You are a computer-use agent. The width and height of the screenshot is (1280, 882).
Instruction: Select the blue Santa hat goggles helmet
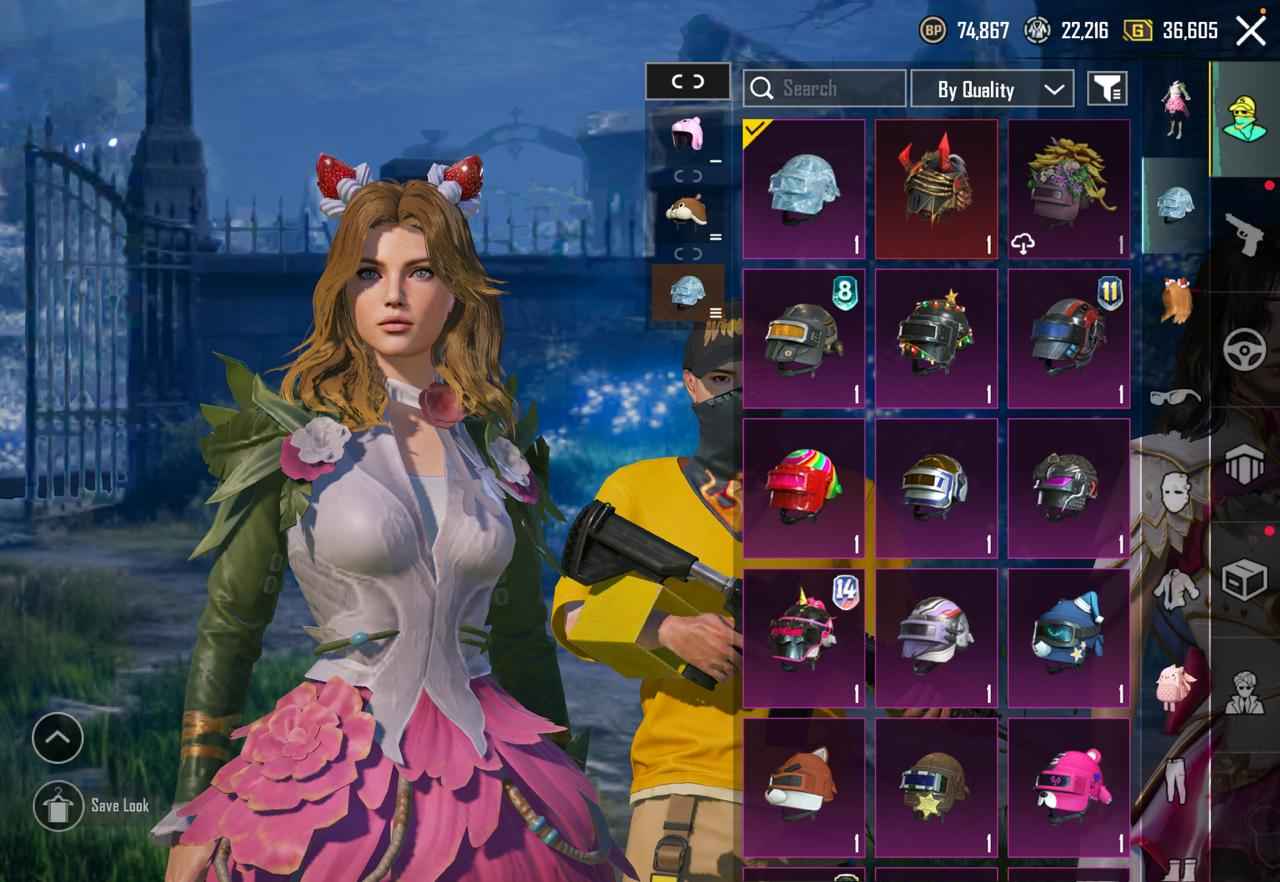1069,639
